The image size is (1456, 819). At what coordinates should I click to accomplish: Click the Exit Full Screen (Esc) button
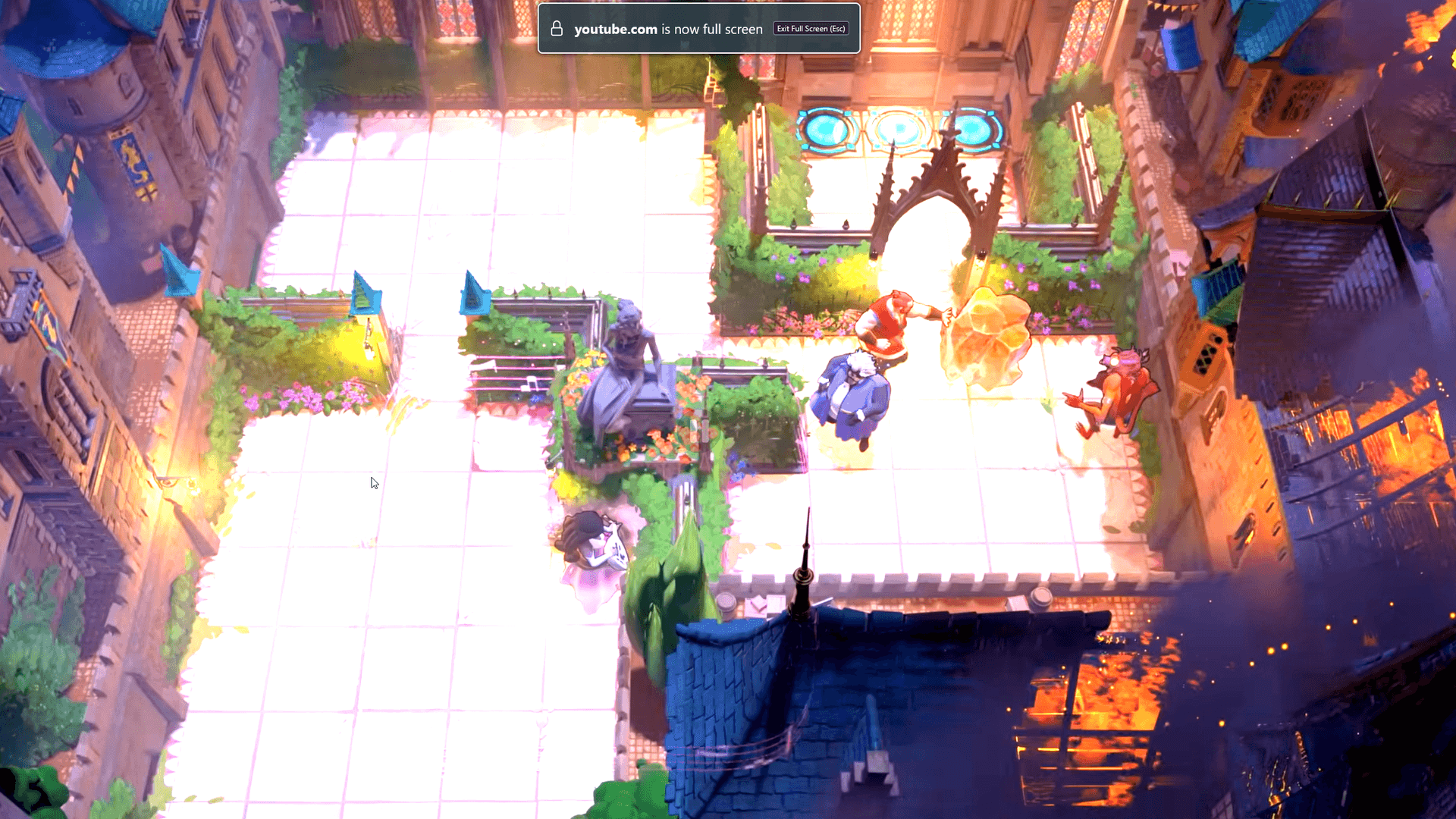tap(810, 28)
